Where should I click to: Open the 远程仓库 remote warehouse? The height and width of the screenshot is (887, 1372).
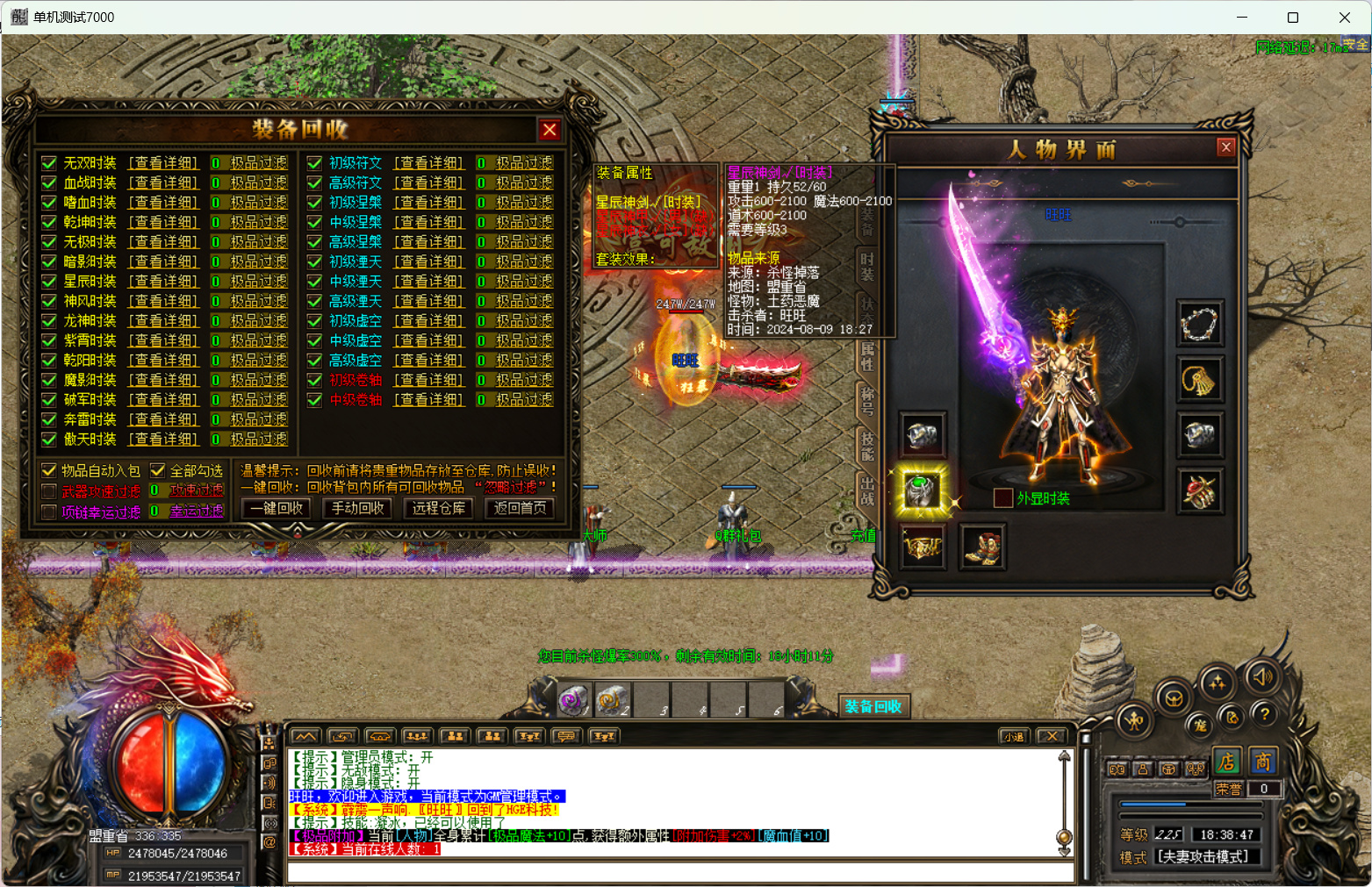[439, 508]
